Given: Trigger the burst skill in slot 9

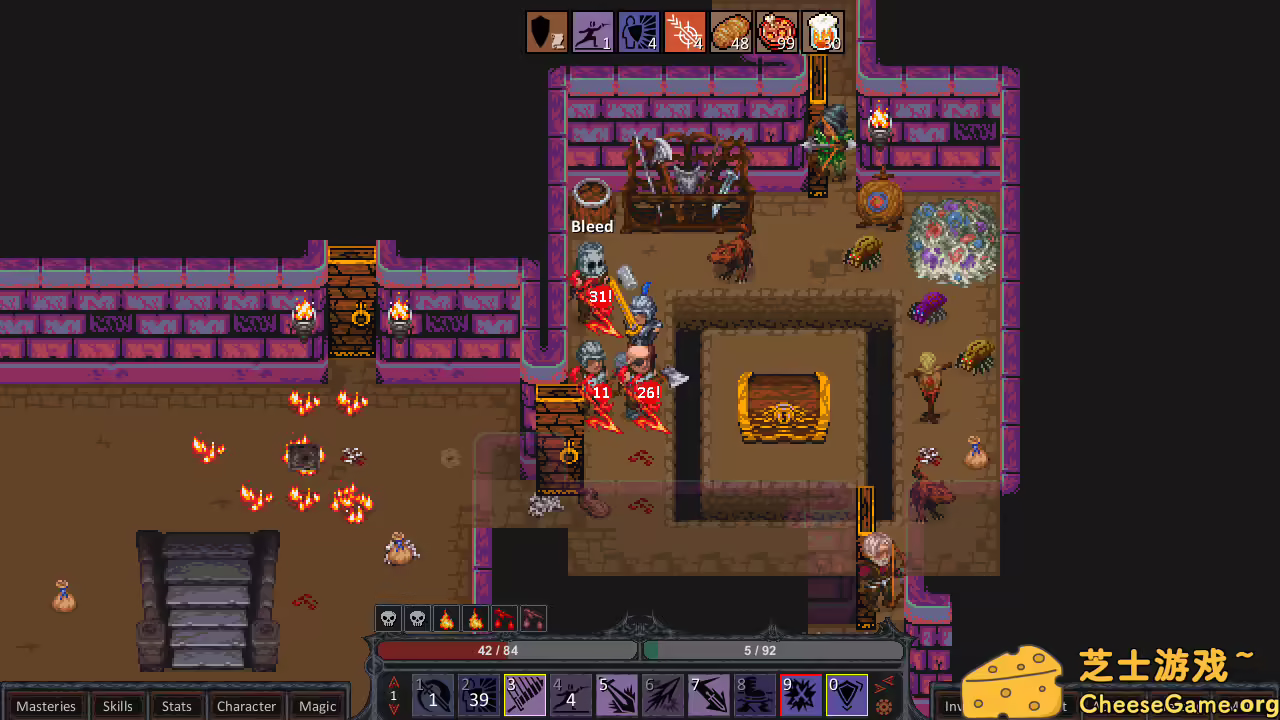Looking at the screenshot, I should pos(801,695).
